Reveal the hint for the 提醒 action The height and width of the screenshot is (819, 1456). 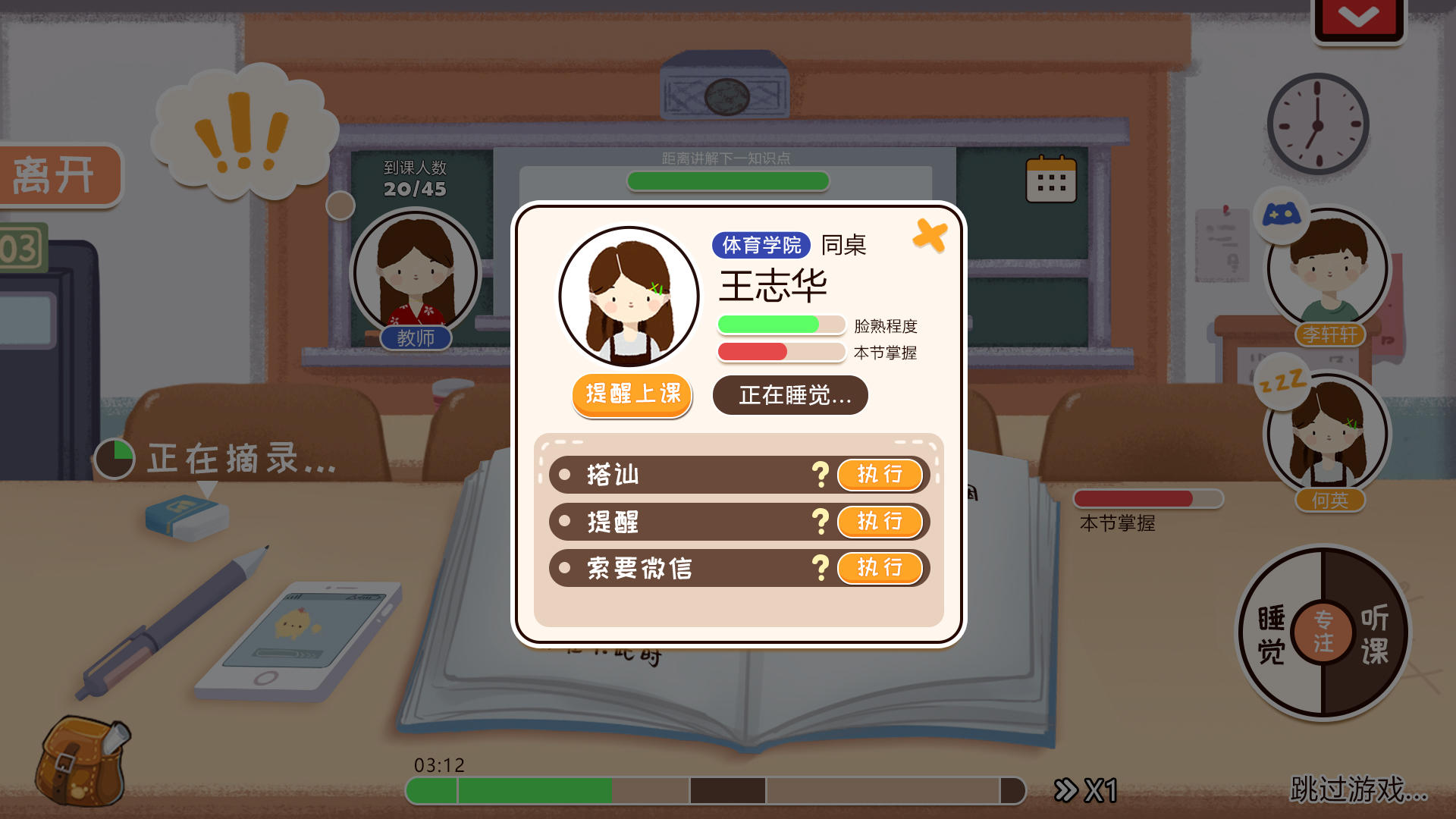[x=821, y=522]
